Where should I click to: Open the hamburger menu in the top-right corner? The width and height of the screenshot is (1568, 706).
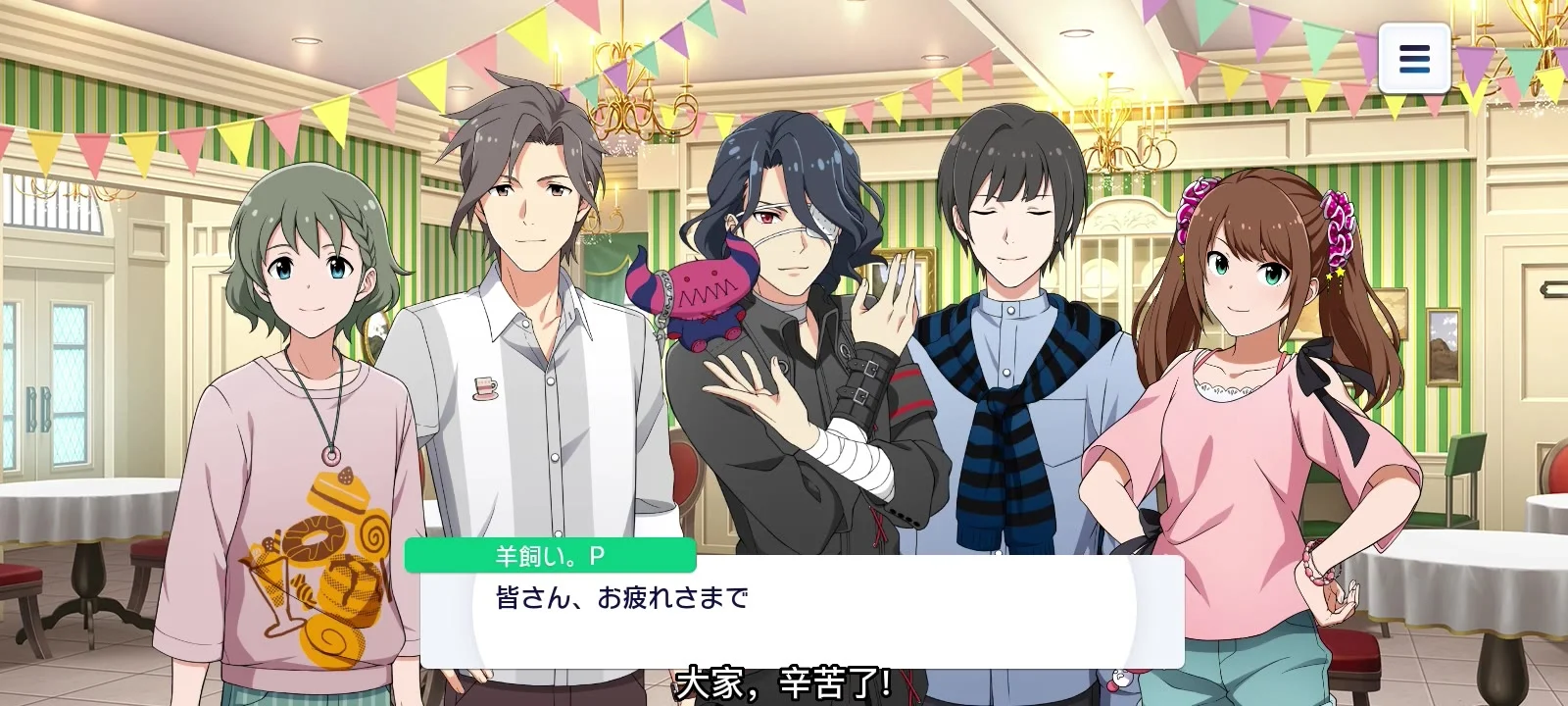pyautogui.click(x=1414, y=59)
